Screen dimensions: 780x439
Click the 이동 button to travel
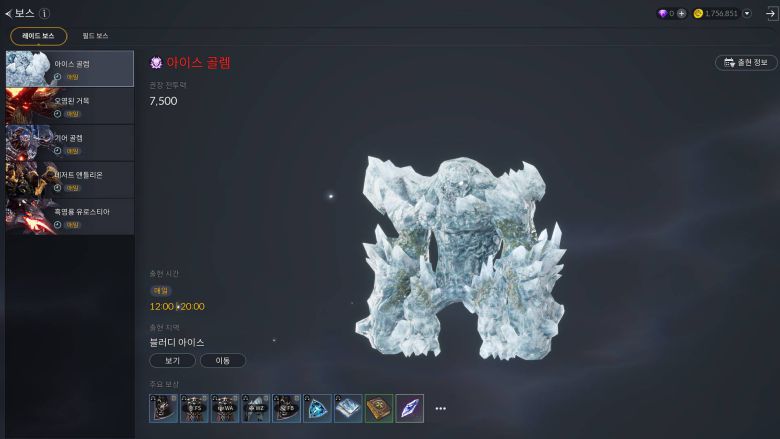pos(222,360)
